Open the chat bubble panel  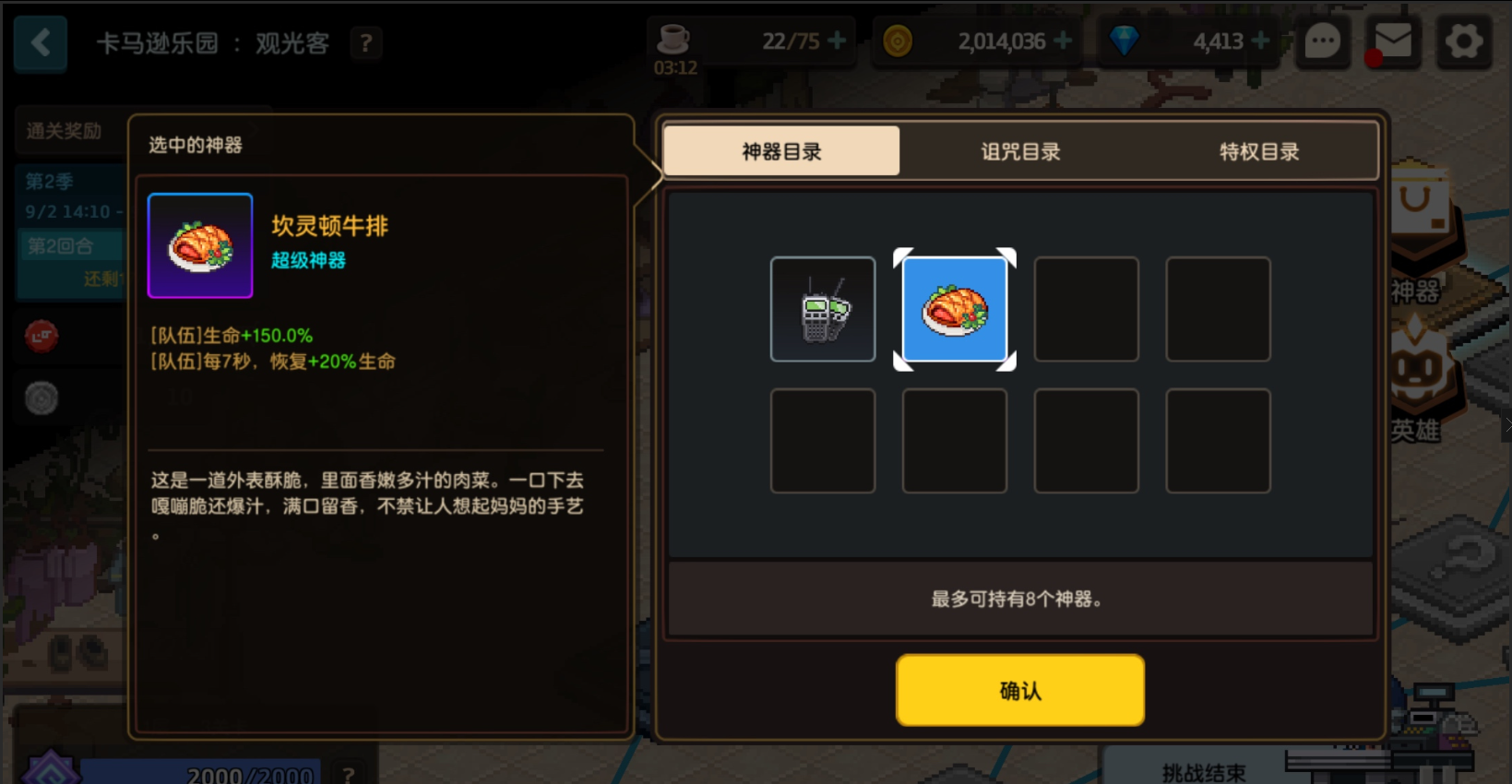tap(1323, 42)
